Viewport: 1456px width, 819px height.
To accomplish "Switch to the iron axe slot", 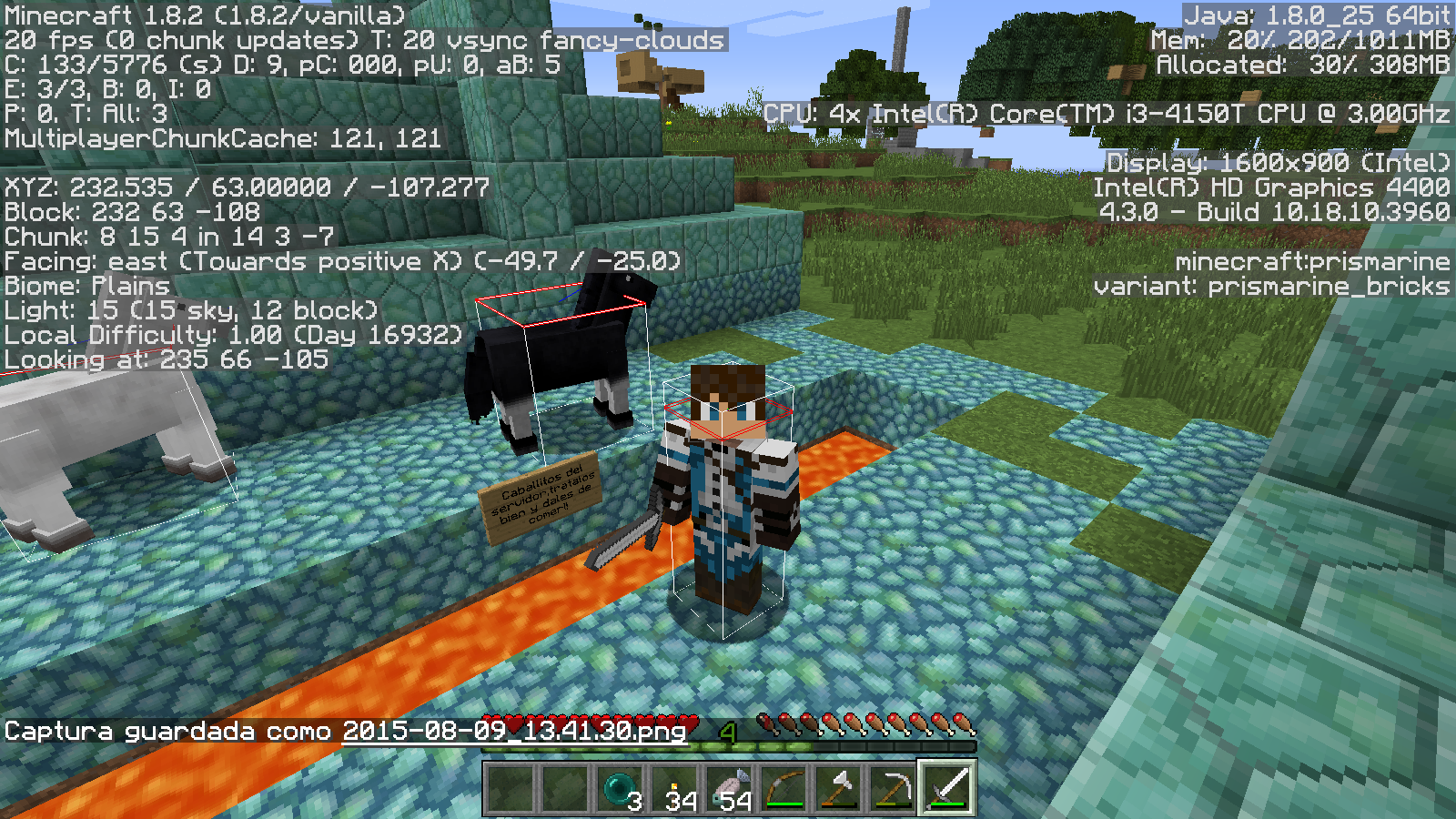I will pos(838,788).
